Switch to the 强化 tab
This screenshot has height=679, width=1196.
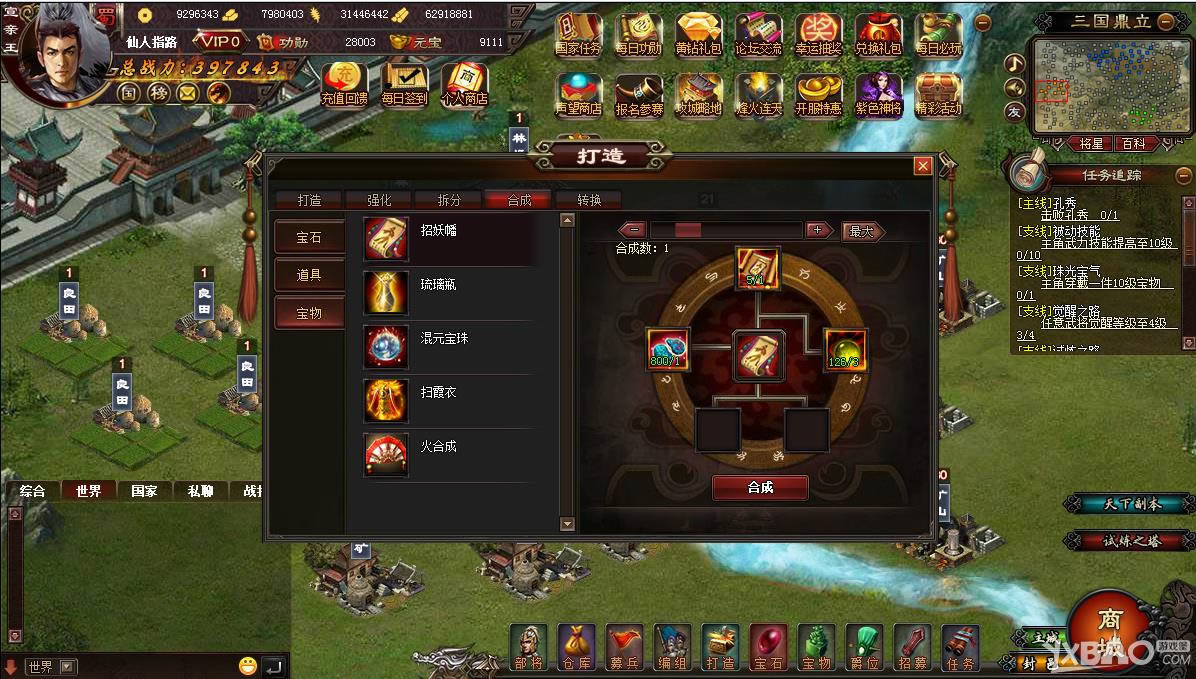click(380, 200)
